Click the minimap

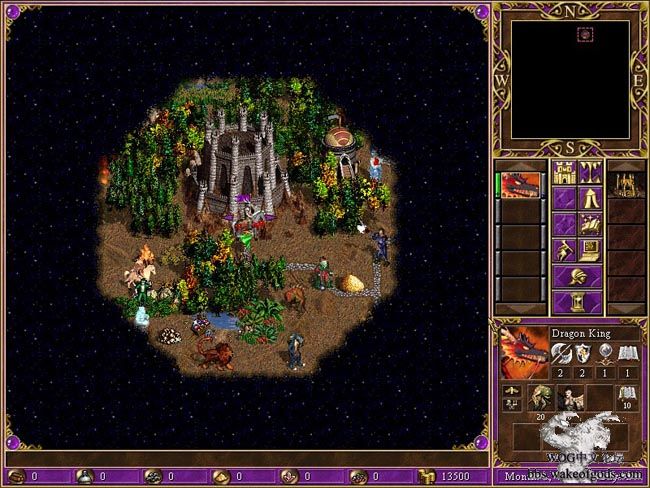[x=570, y=80]
